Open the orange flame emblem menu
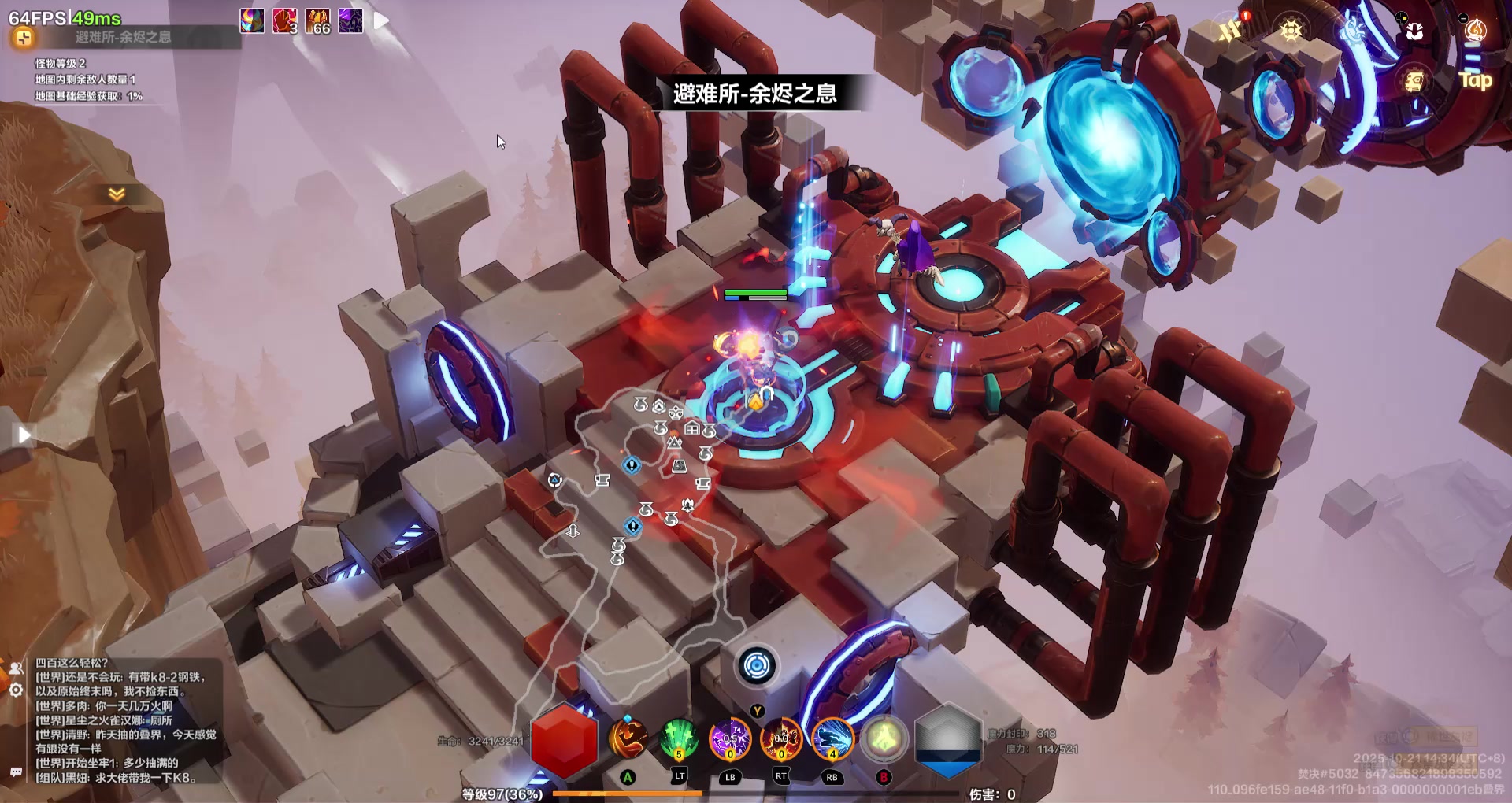The height and width of the screenshot is (803, 1512). tap(1474, 30)
